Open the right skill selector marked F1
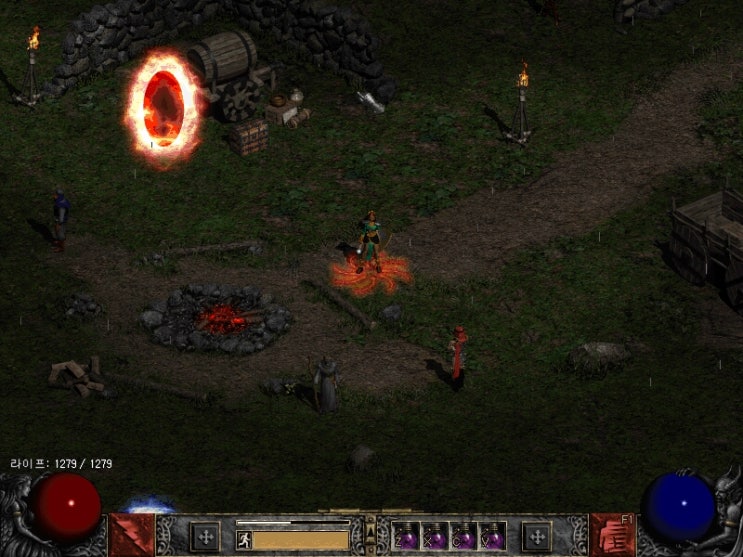Image resolution: width=743 pixels, height=557 pixels. (613, 535)
